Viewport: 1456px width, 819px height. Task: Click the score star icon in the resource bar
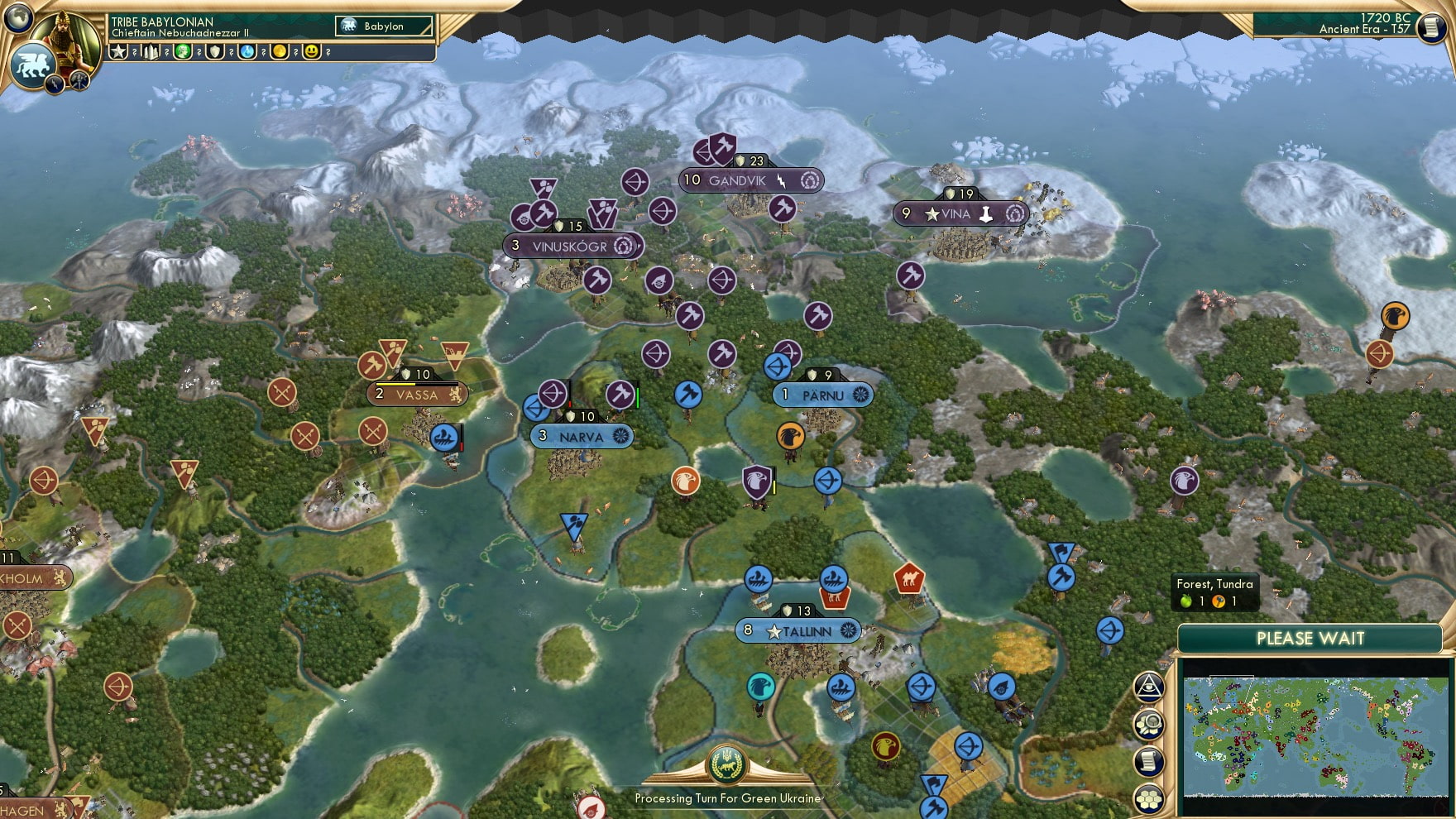(x=119, y=52)
